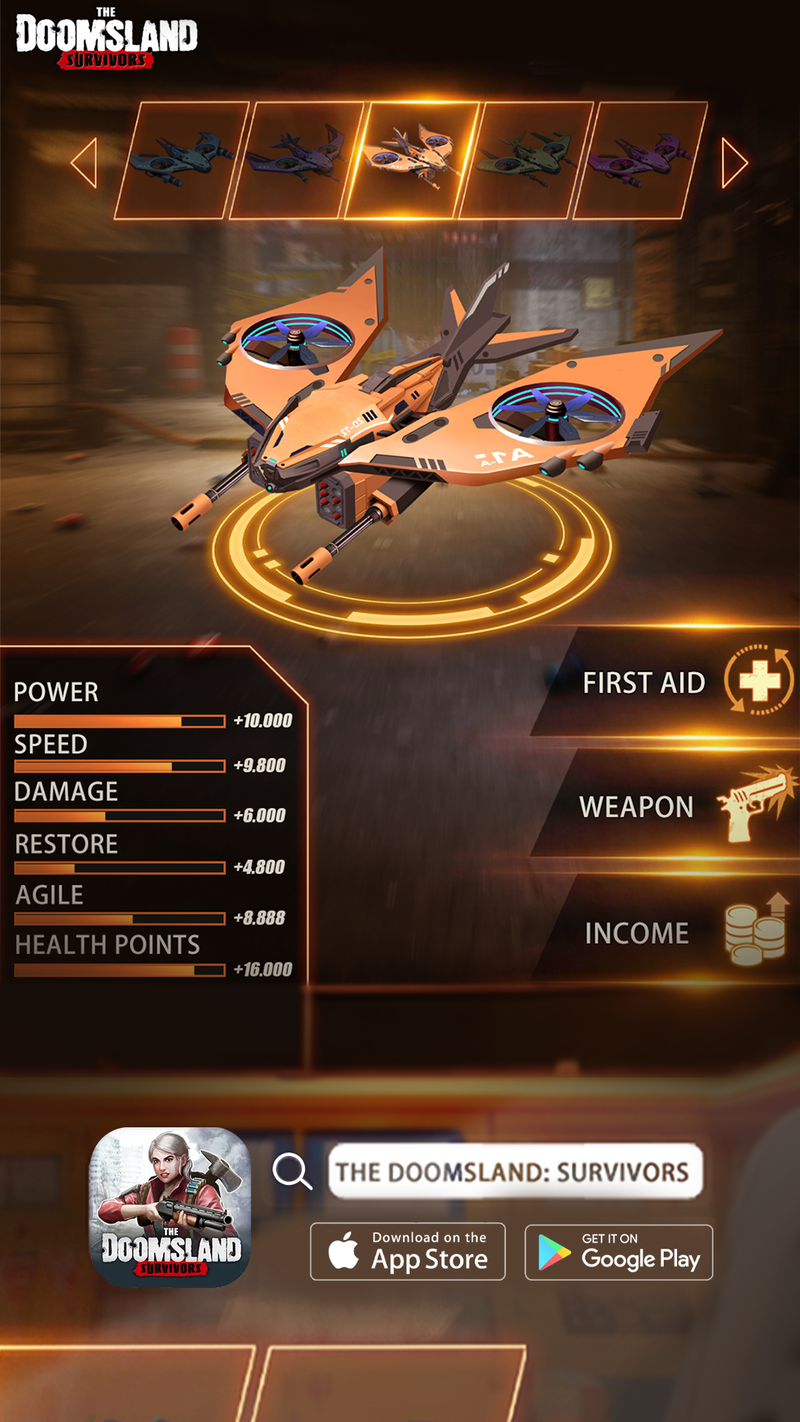Select the bright purple drone thumbnail
Viewport: 800px width, 1422px height.
[x=640, y=160]
